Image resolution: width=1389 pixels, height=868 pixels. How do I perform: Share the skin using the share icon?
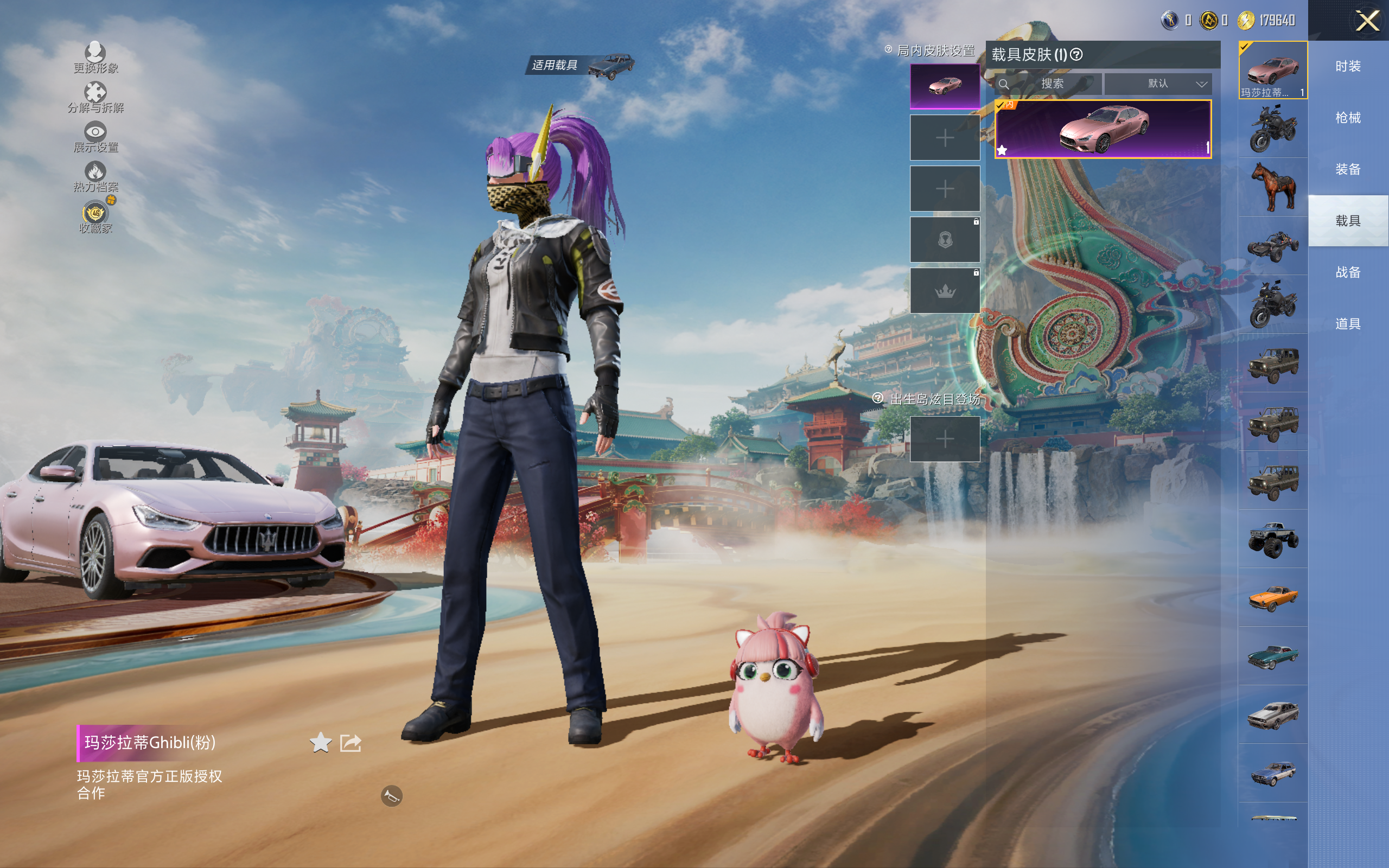(x=351, y=743)
